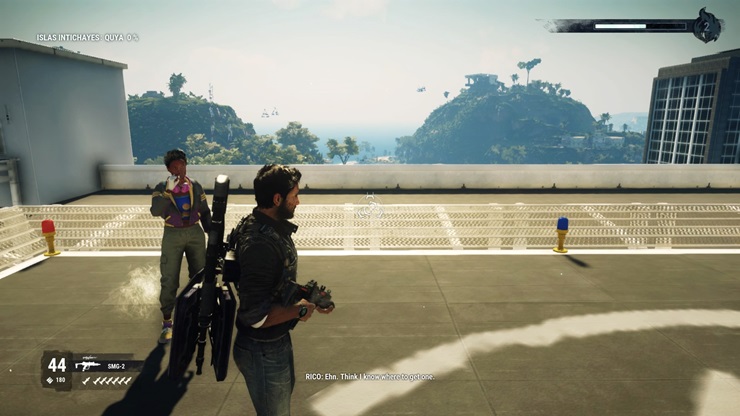The width and height of the screenshot is (740, 416).
Task: Select the SMG-2 weapon icon
Action: click(x=87, y=364)
